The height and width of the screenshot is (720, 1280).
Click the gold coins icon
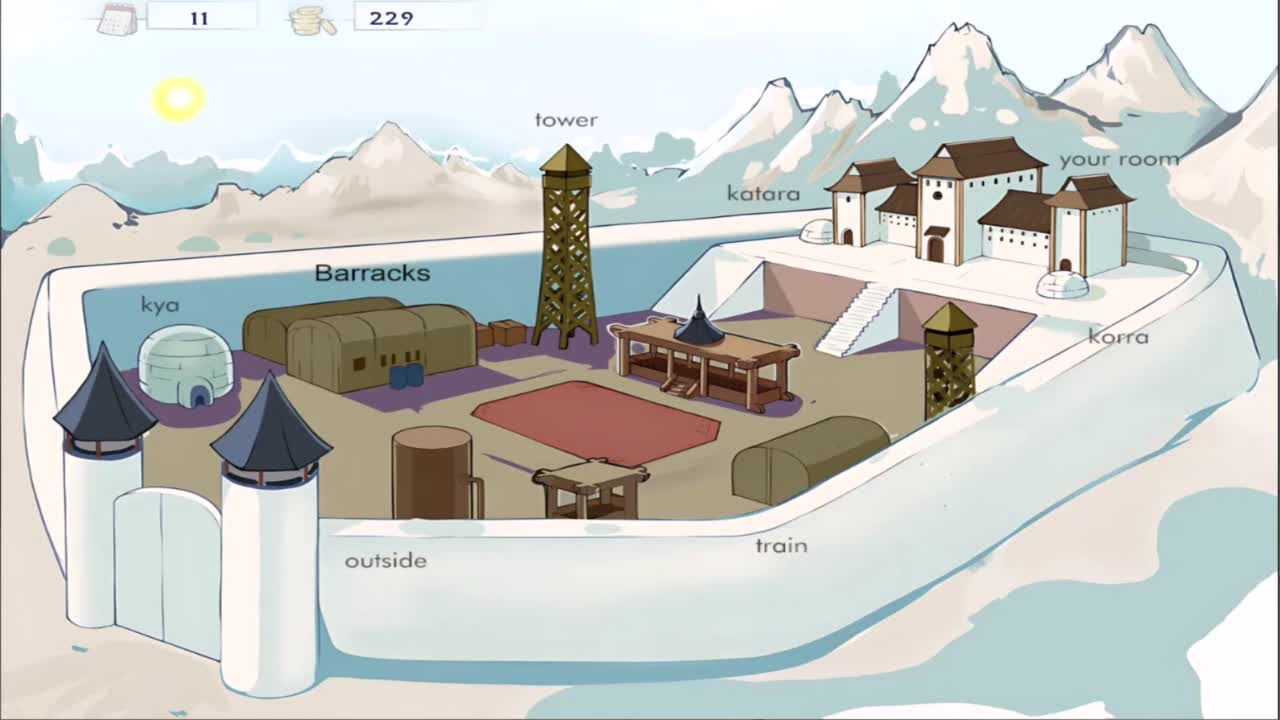pos(313,19)
